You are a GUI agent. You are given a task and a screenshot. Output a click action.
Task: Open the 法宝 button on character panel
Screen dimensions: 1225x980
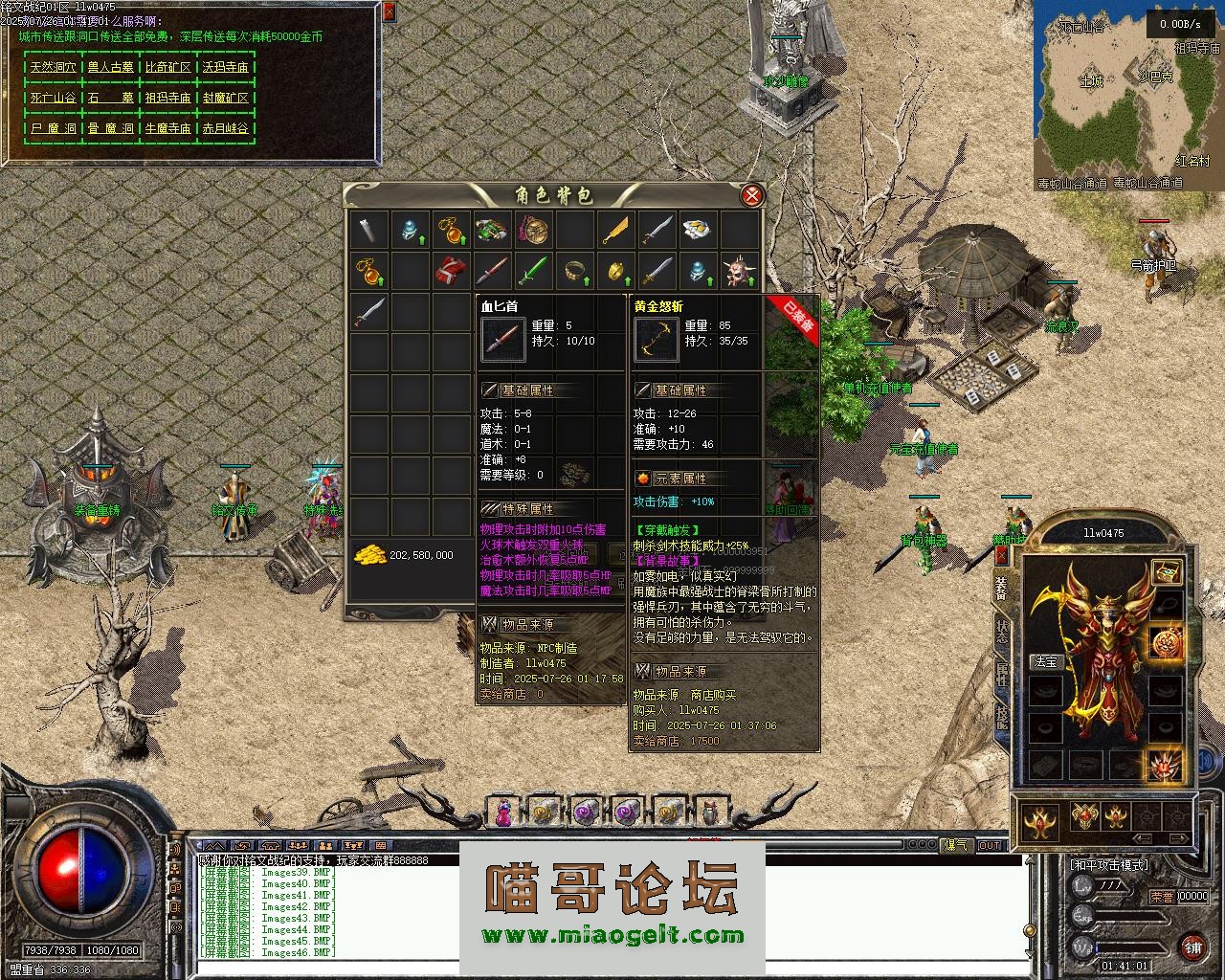(1045, 661)
